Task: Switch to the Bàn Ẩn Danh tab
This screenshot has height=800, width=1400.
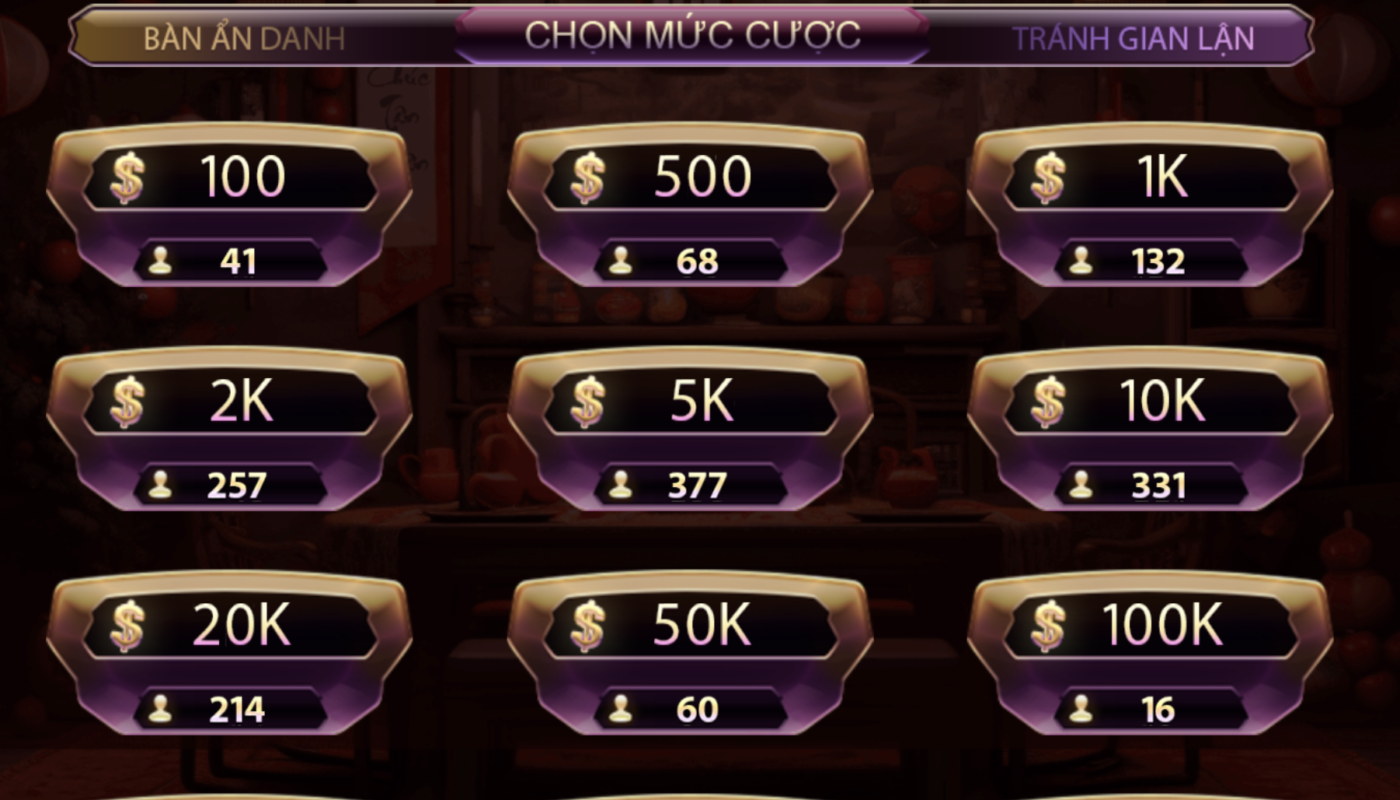Action: click(244, 38)
